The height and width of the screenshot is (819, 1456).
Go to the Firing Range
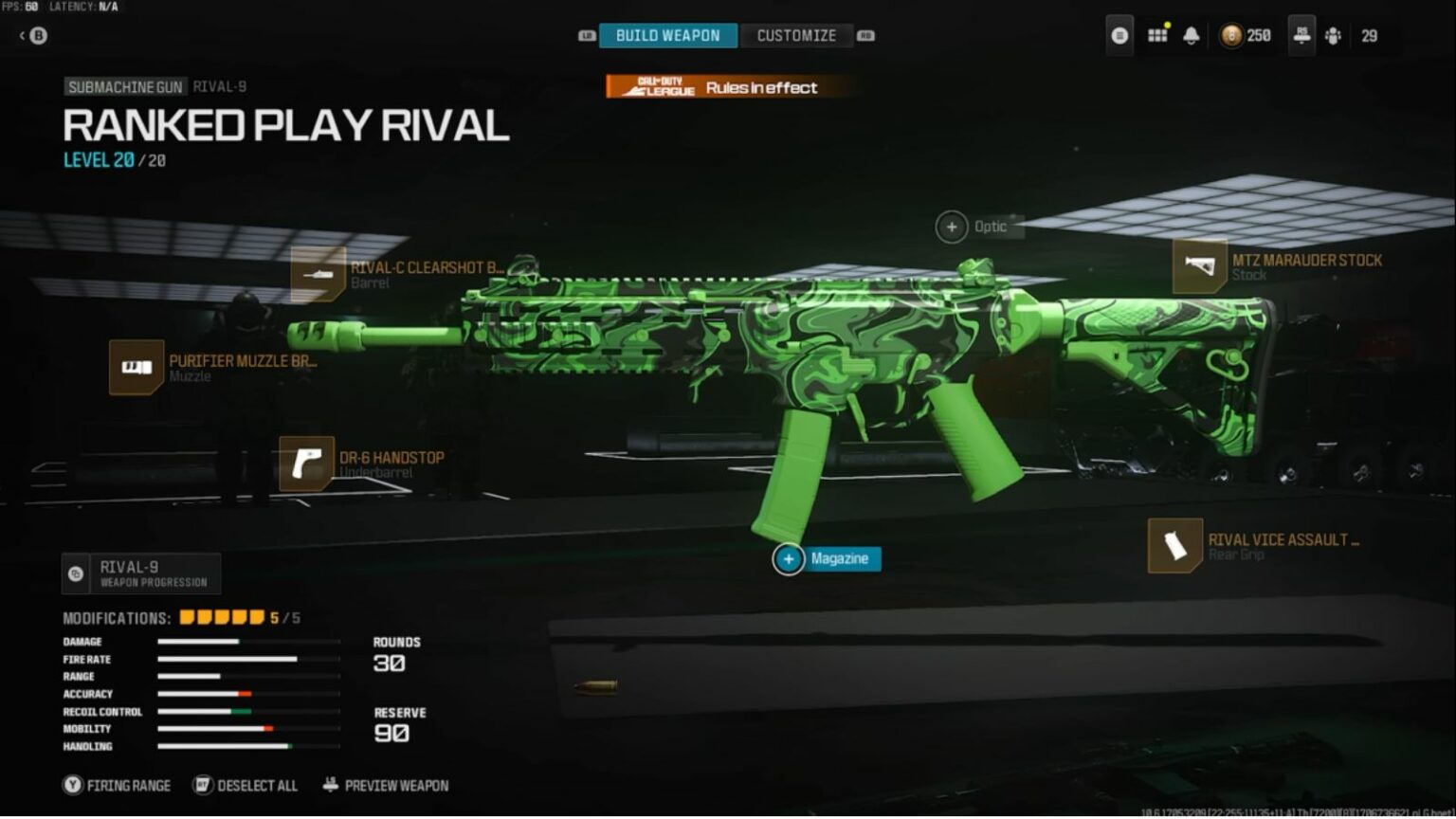[x=118, y=786]
